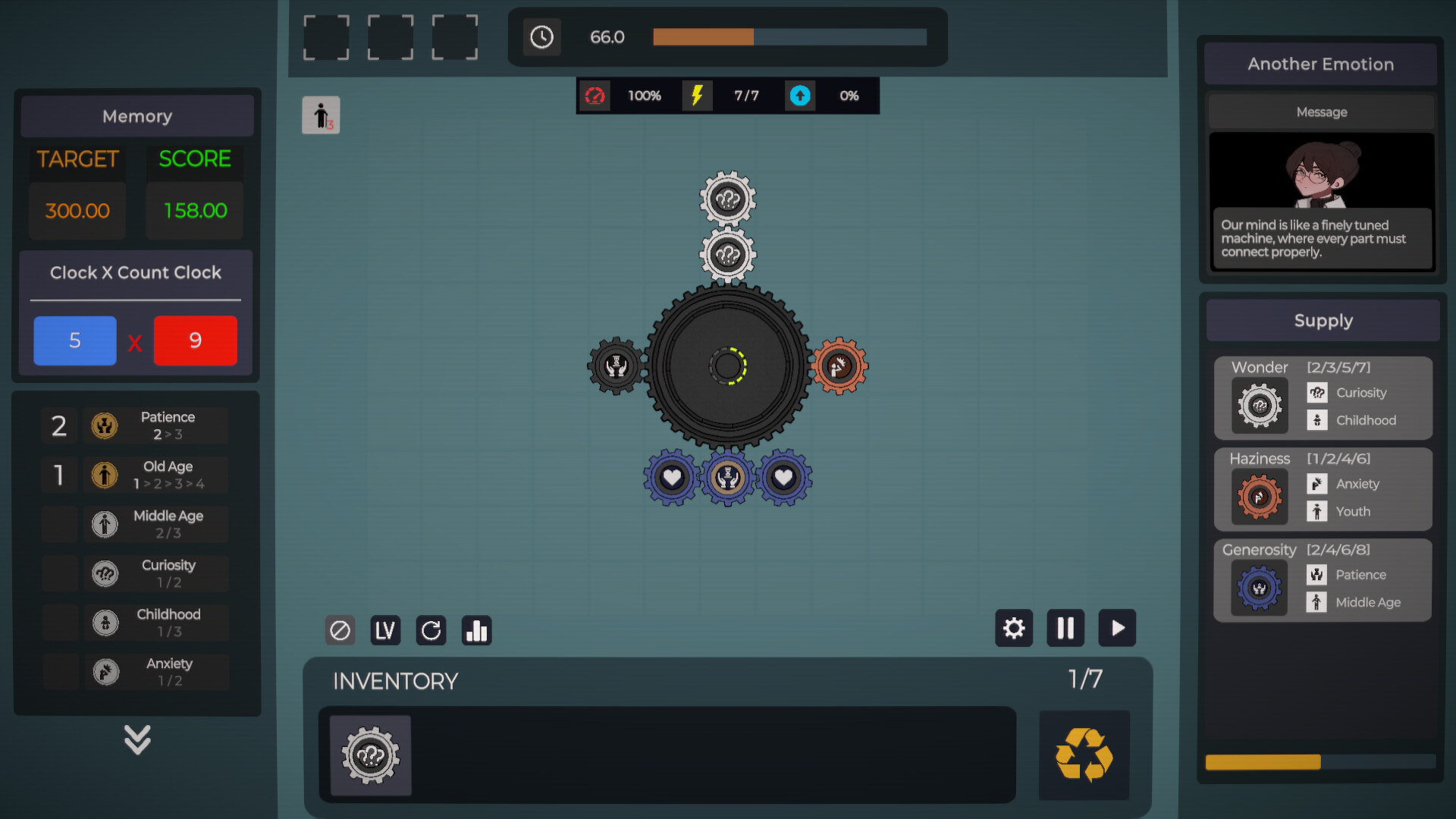Click the yellow lightning energy icon
This screenshot has width=1456, height=819.
pos(698,96)
